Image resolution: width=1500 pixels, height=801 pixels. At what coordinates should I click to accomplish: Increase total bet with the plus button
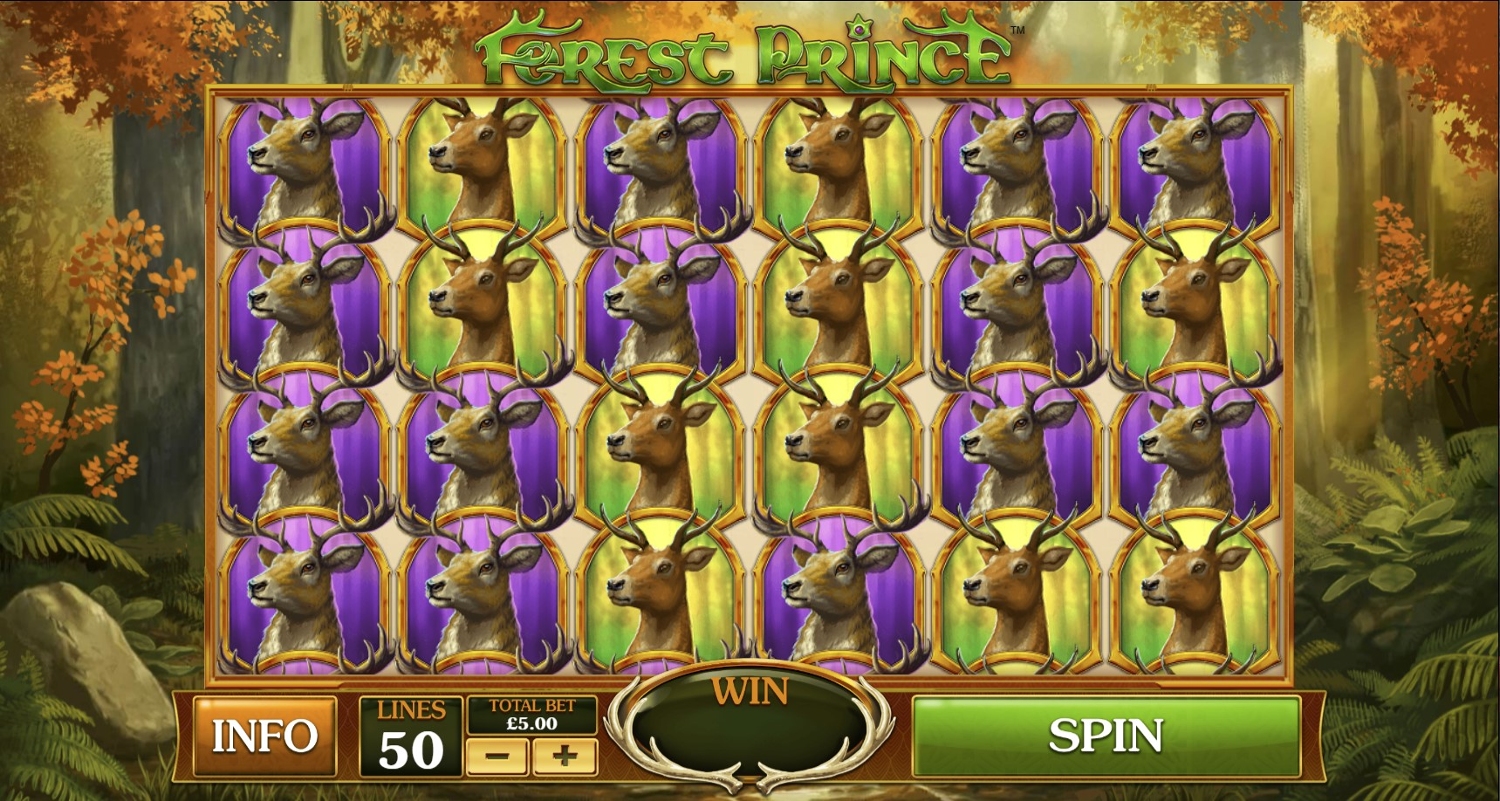pyautogui.click(x=565, y=757)
